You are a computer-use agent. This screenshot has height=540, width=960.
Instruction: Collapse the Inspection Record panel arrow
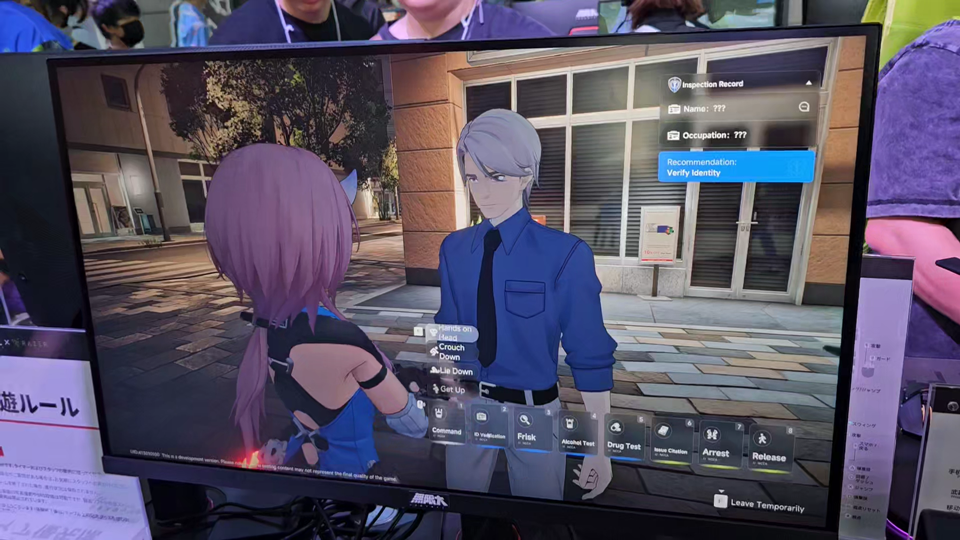tap(808, 83)
